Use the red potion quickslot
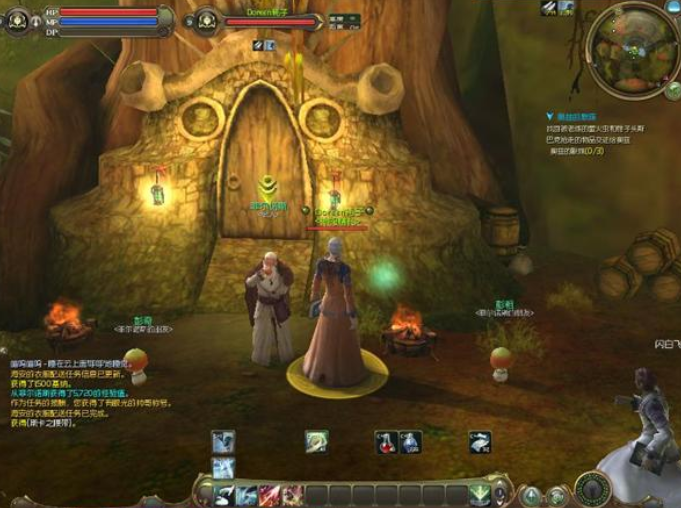This screenshot has width=681, height=508. coord(387,442)
